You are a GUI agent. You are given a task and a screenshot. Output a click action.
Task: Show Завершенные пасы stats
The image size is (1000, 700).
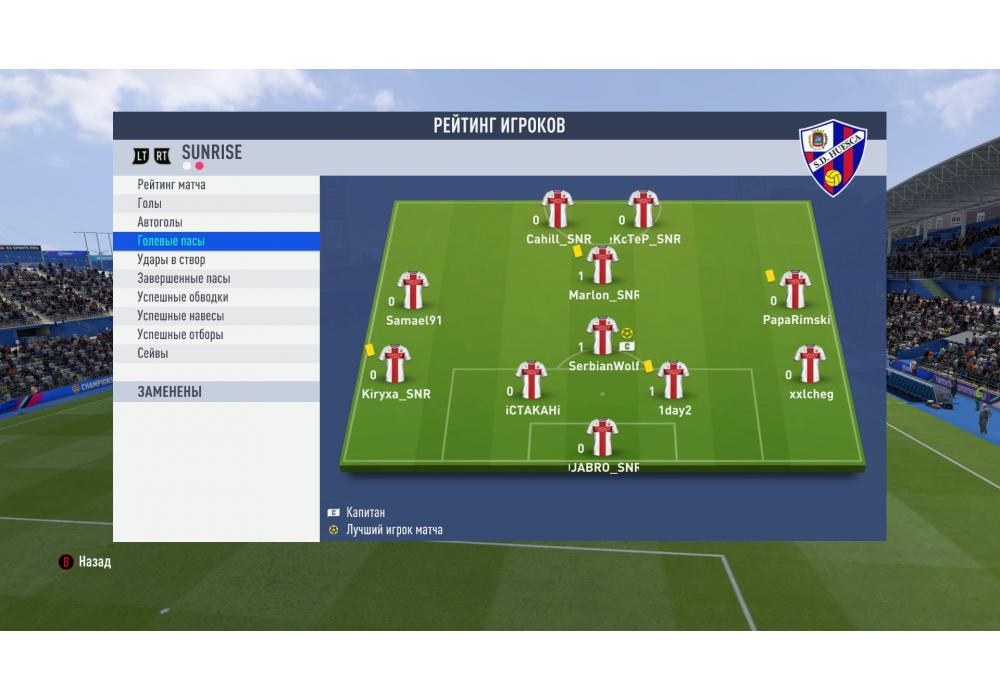[215, 279]
